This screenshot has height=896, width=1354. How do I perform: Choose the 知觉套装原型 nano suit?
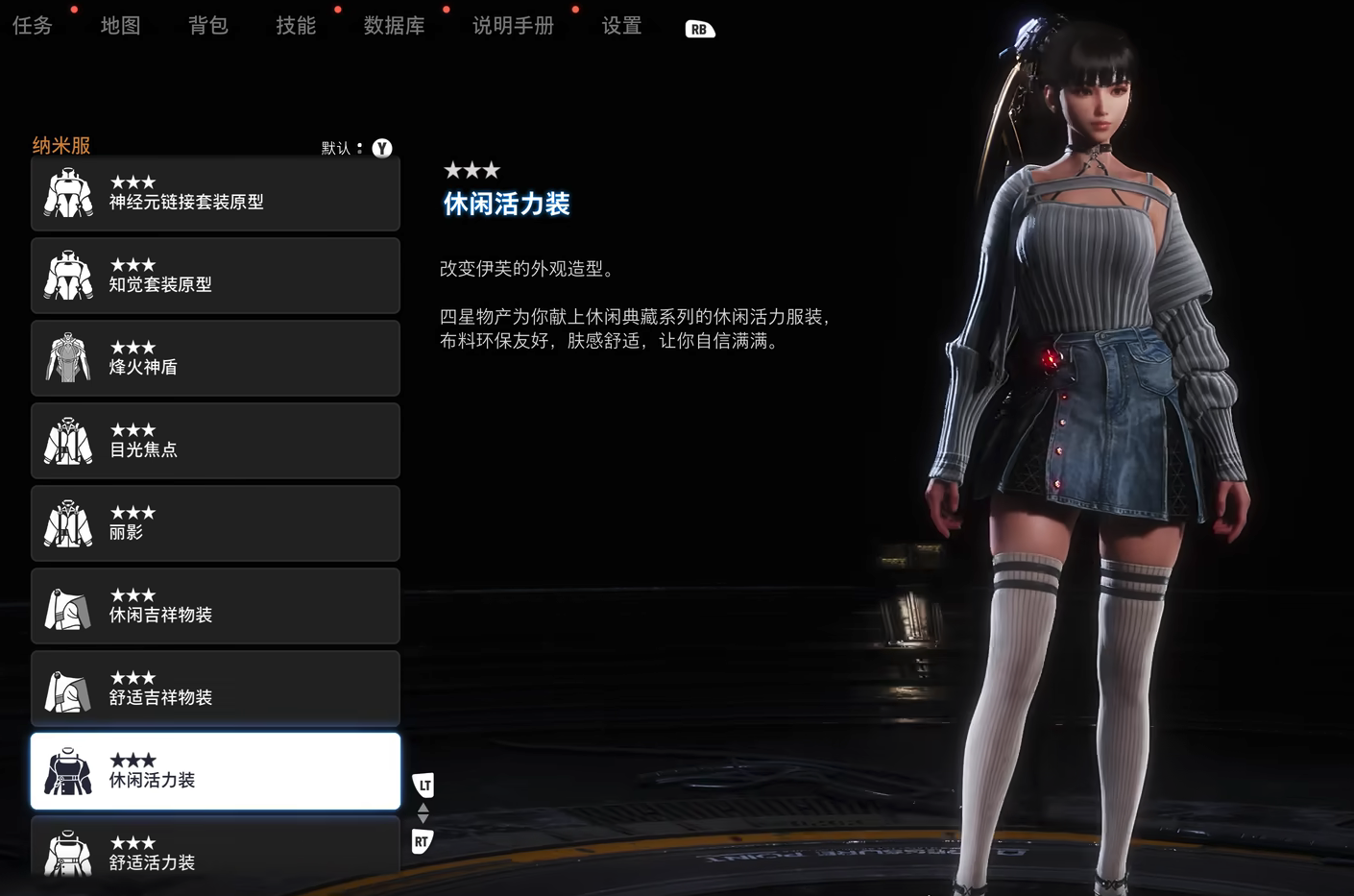pyautogui.click(x=215, y=277)
